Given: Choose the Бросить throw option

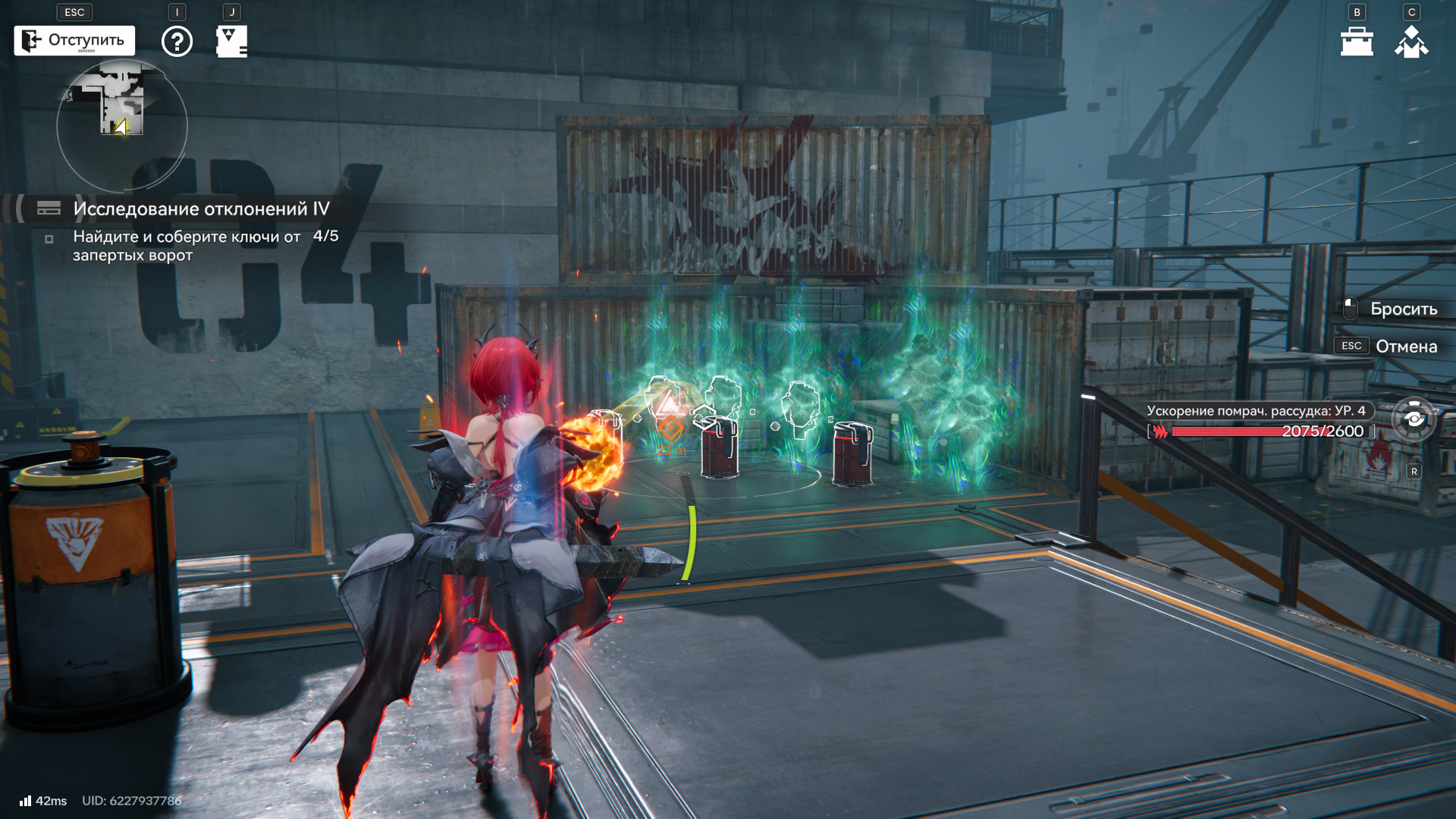Looking at the screenshot, I should coord(1403,309).
